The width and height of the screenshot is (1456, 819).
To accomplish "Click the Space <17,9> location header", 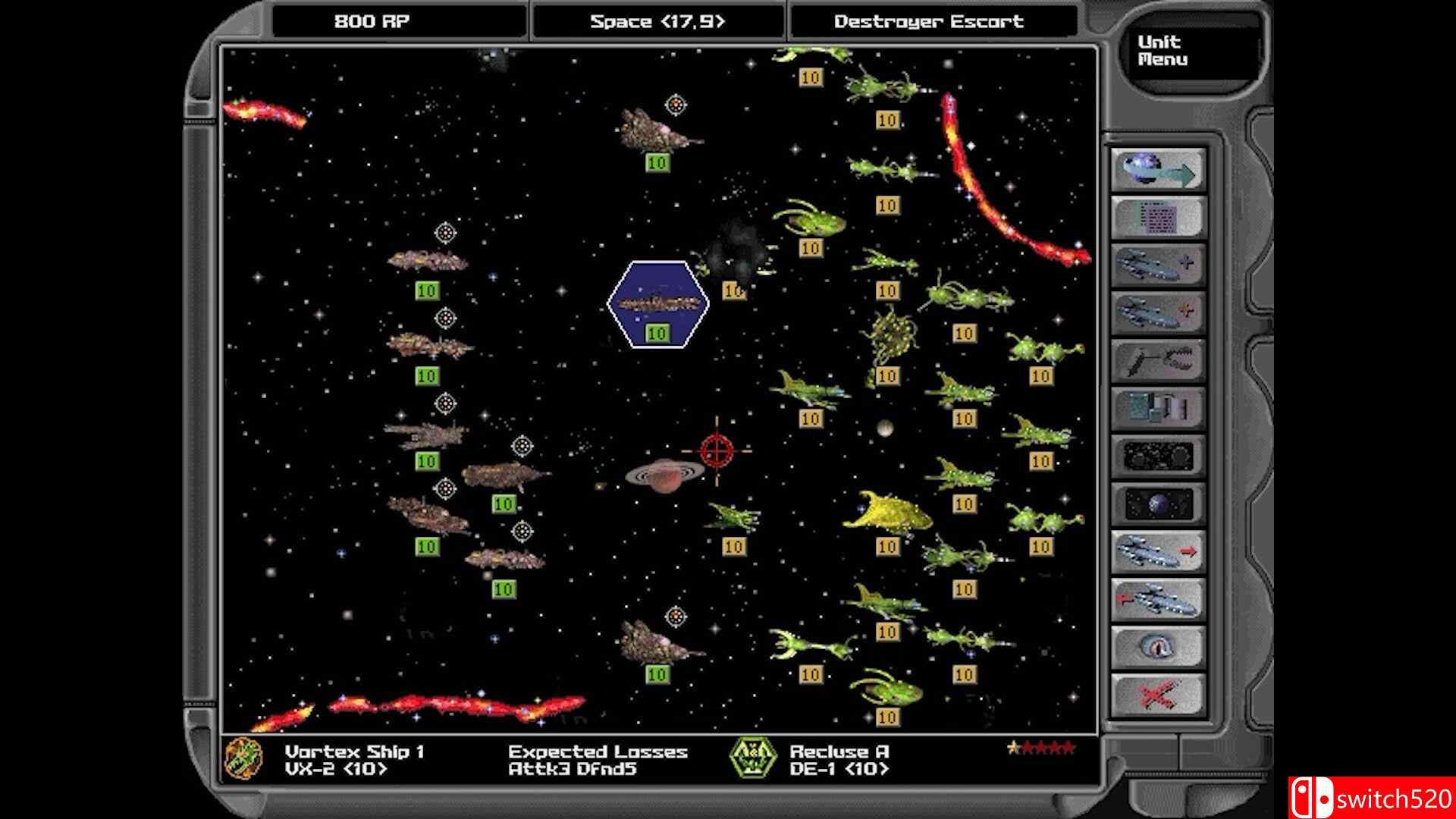I will click(657, 22).
